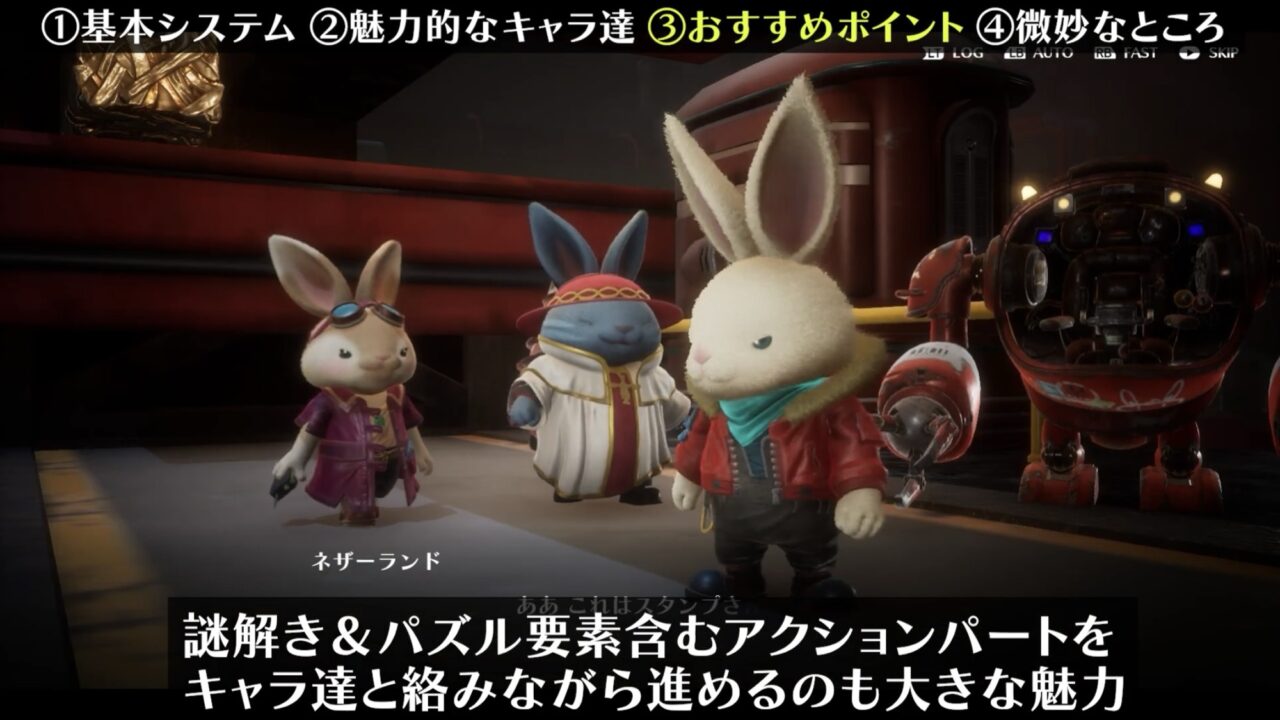Enable AUTO dialogue advance mode
Image resolution: width=1280 pixels, height=720 pixels.
click(x=1052, y=53)
